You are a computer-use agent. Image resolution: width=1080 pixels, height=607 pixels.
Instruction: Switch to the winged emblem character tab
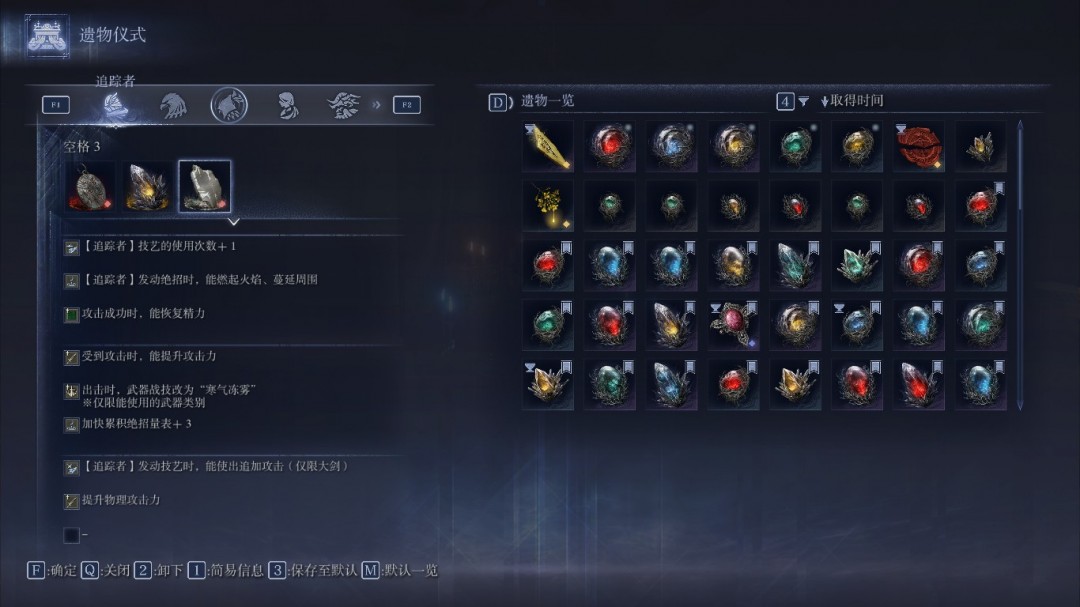[344, 105]
